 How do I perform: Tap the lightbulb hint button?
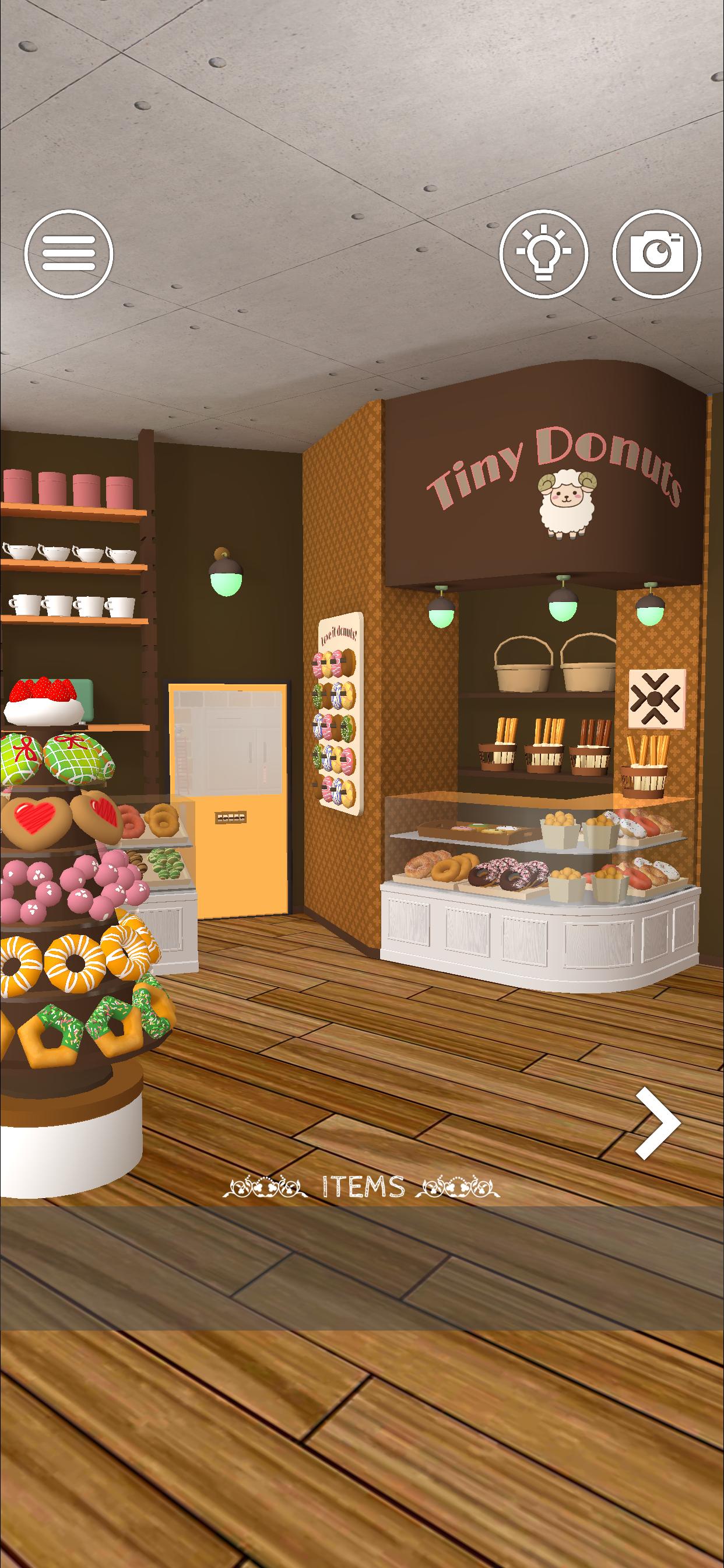(544, 253)
